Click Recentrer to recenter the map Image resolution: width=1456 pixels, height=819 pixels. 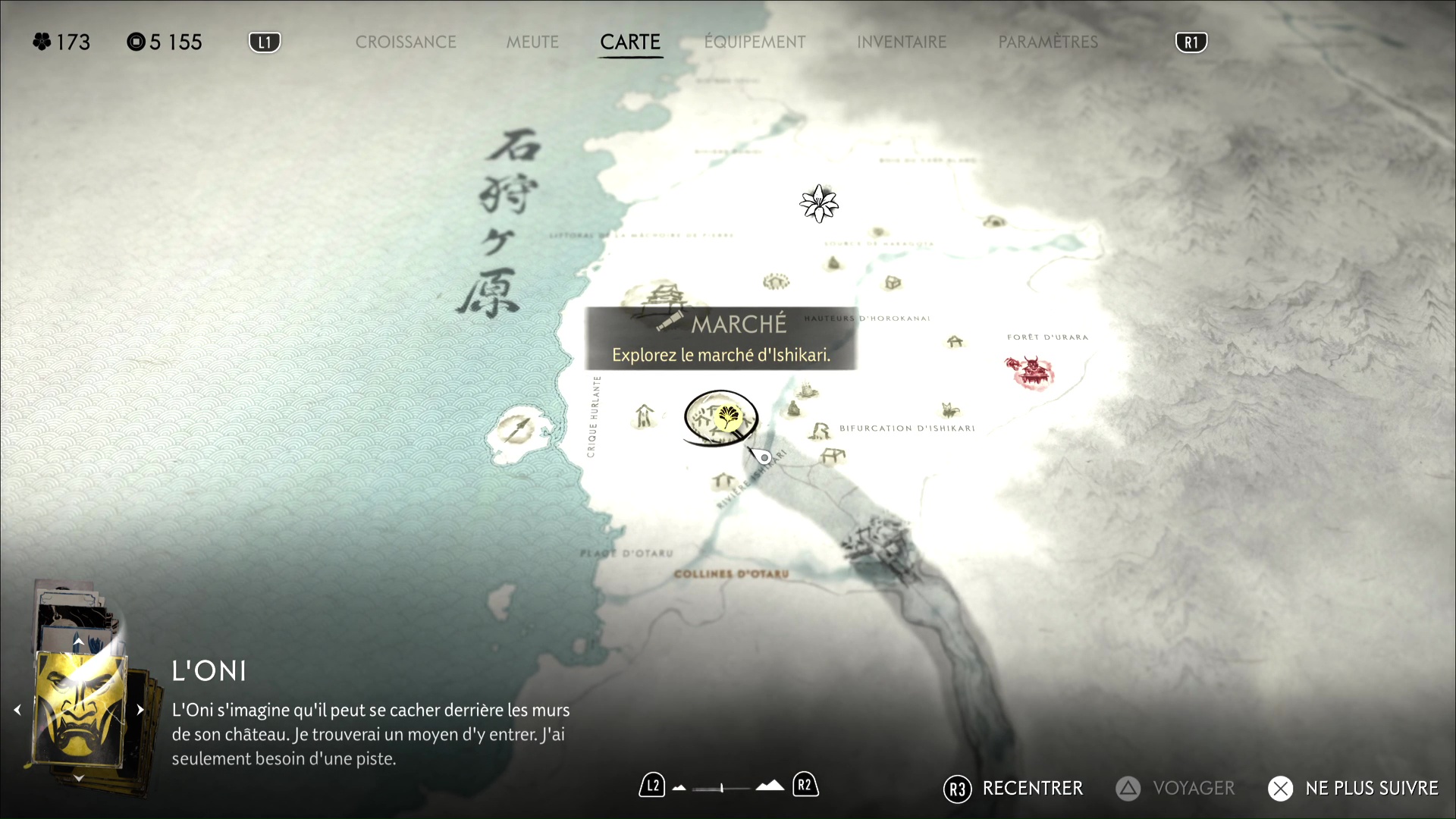point(1013,789)
